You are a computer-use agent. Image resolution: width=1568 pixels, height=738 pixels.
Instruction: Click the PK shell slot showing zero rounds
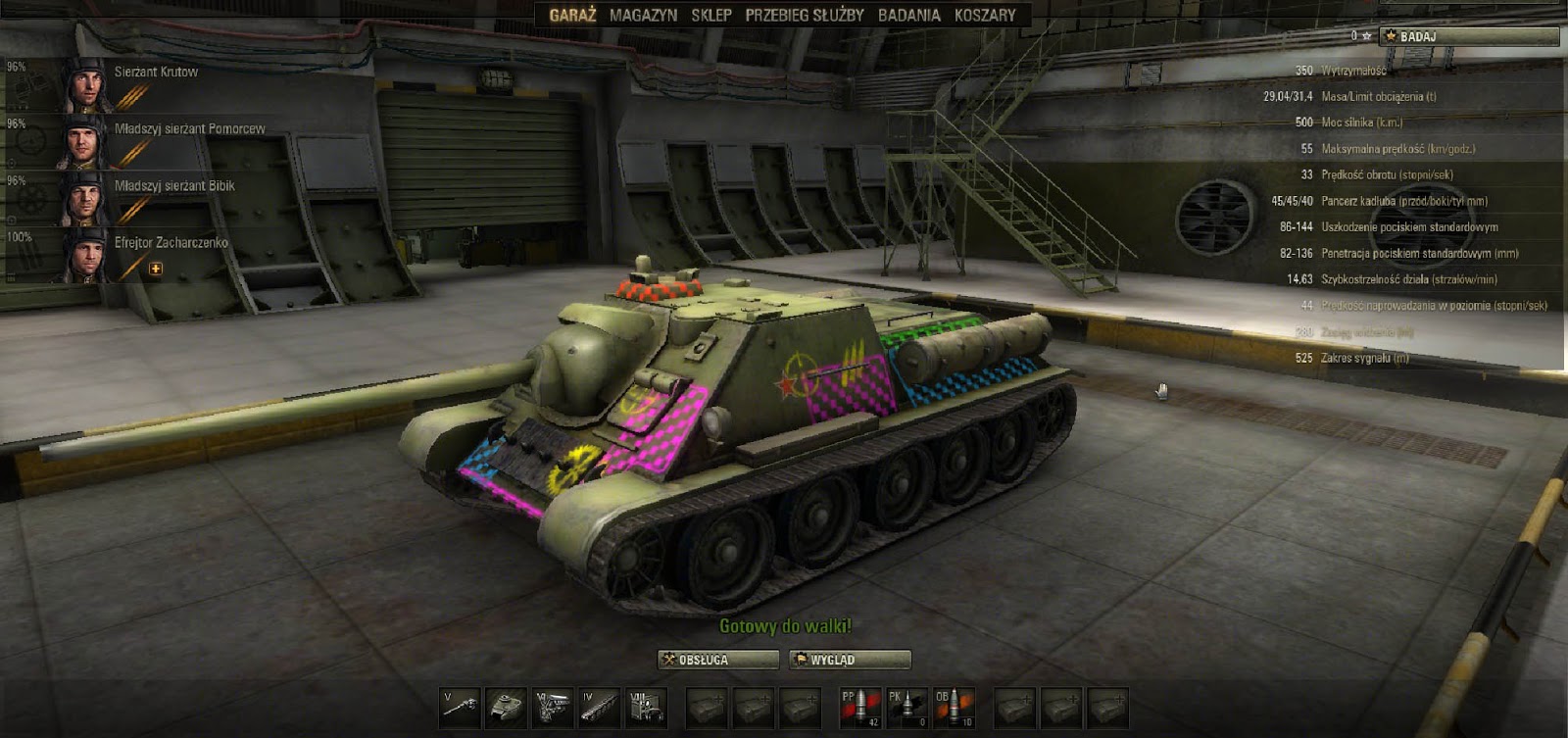pos(906,706)
